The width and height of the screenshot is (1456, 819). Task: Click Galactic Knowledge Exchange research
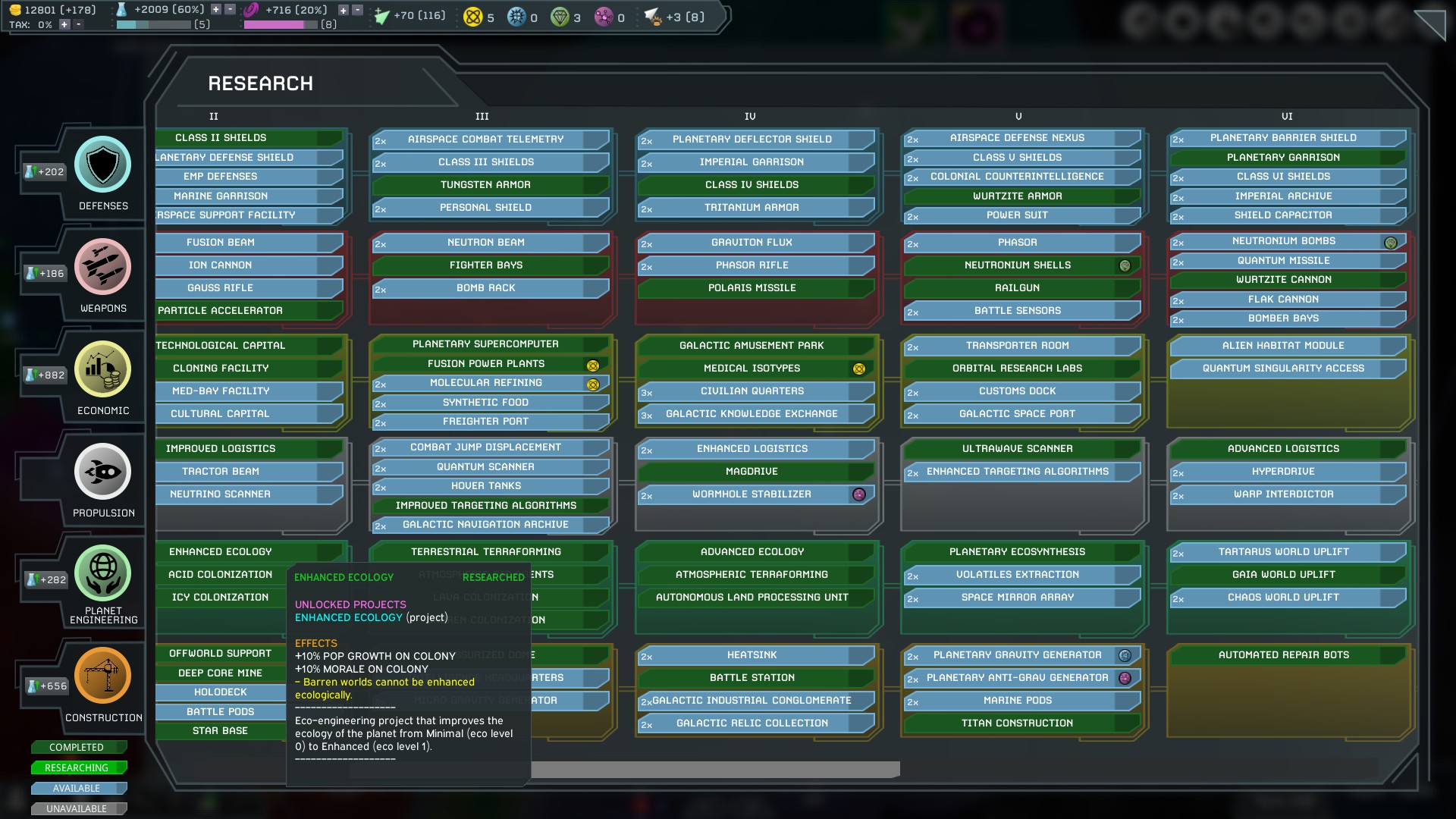[752, 414]
